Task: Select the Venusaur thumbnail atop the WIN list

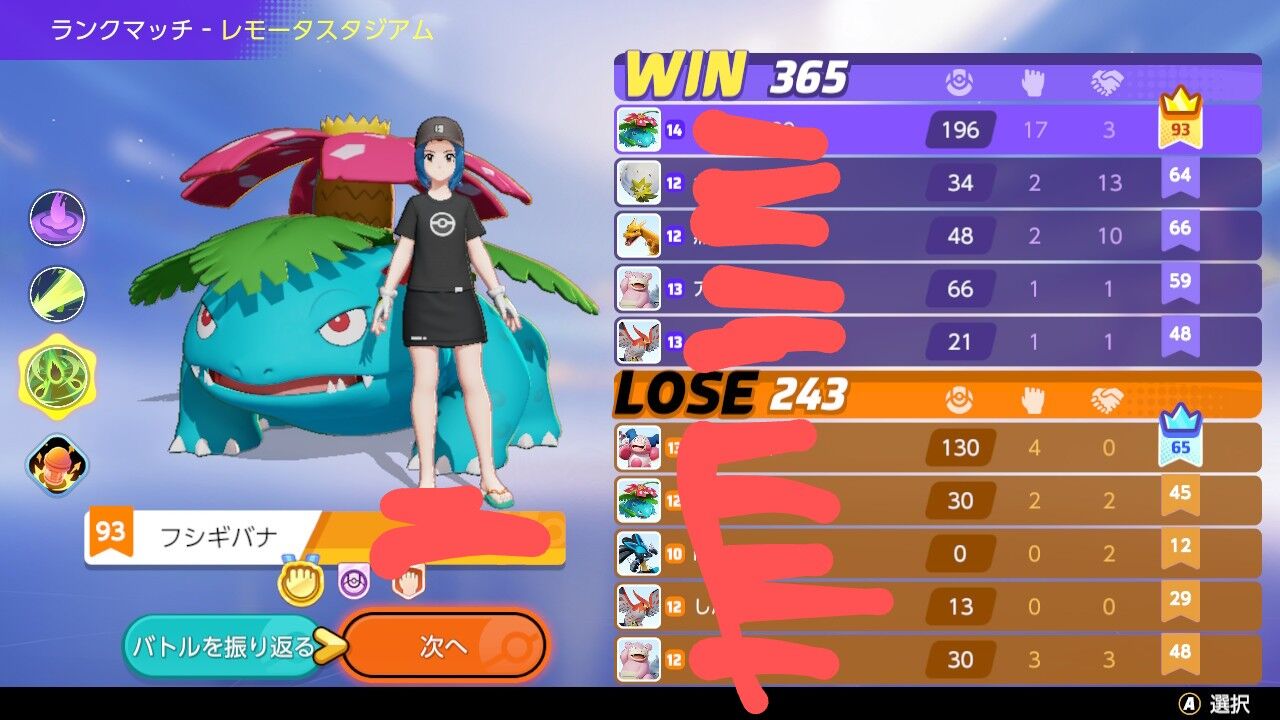Action: click(638, 130)
